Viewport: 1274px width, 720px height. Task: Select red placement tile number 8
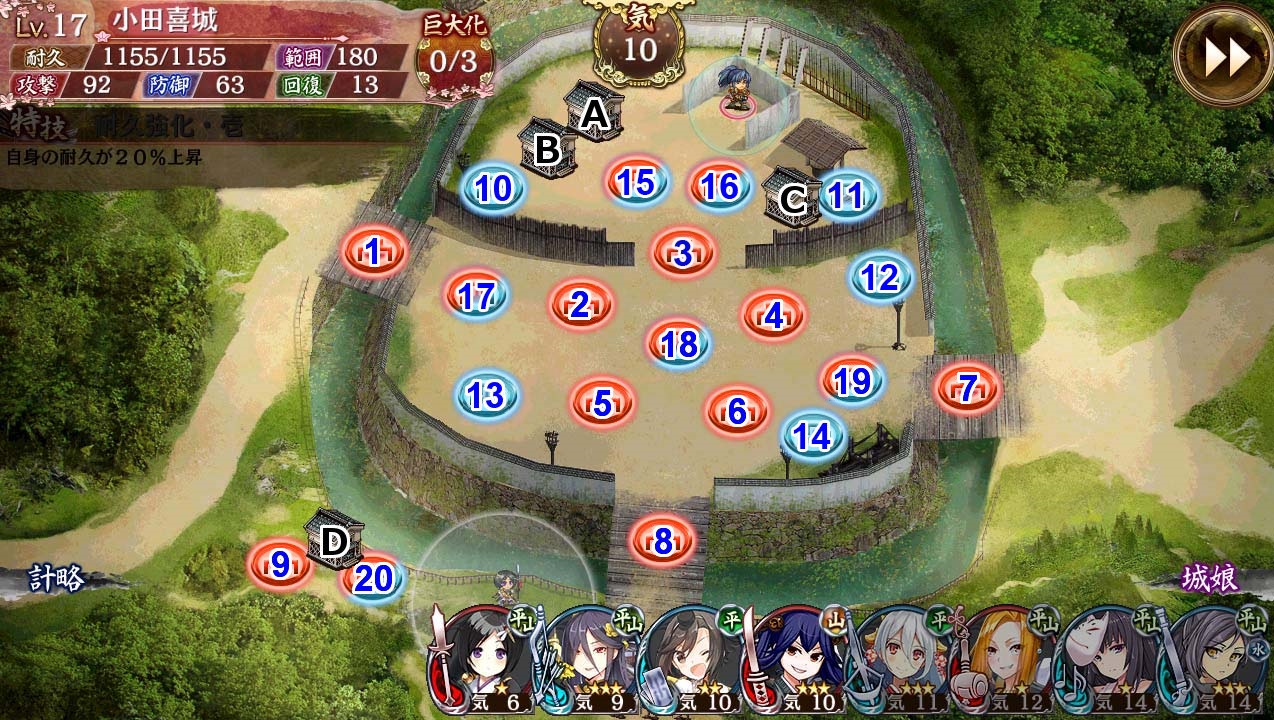coord(663,541)
